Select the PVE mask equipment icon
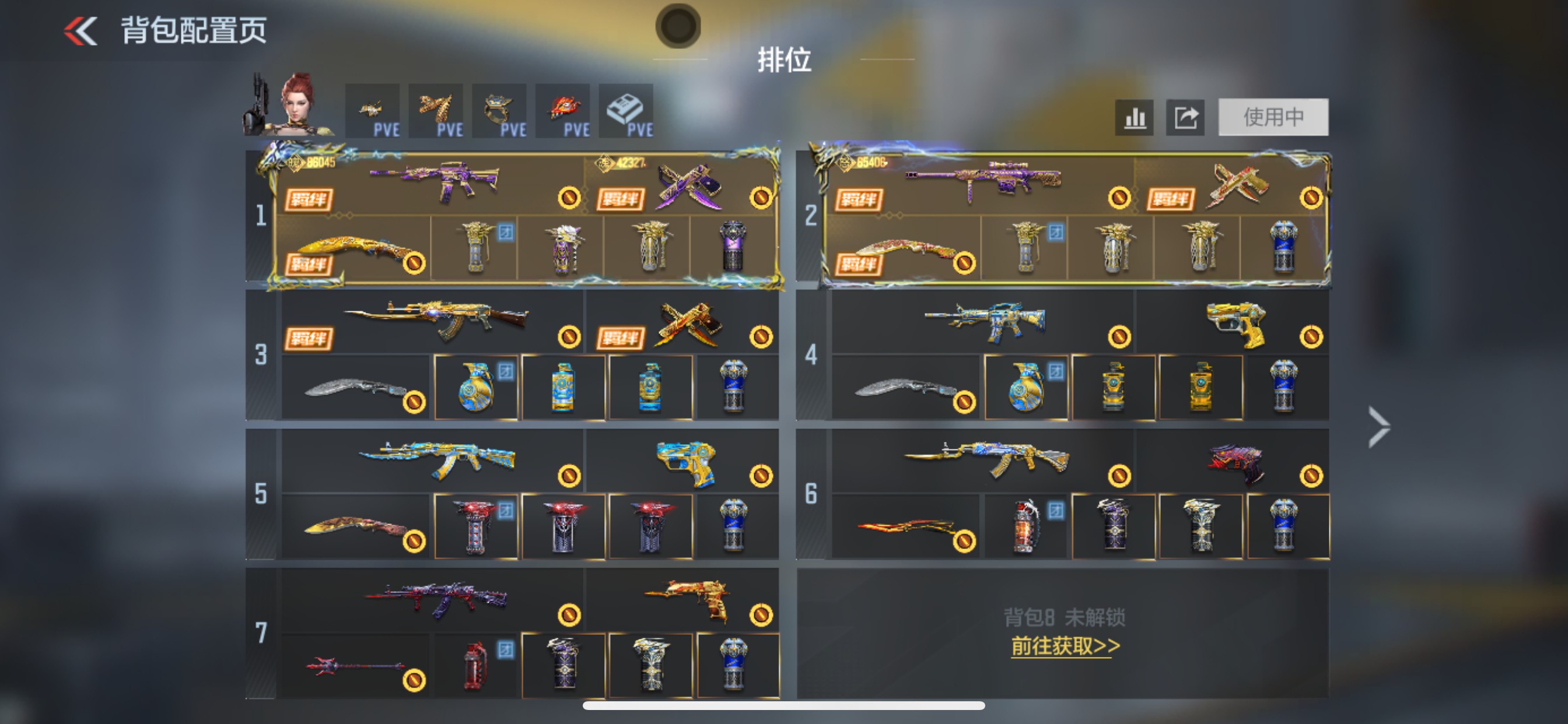The height and width of the screenshot is (724, 1568). 562,110
